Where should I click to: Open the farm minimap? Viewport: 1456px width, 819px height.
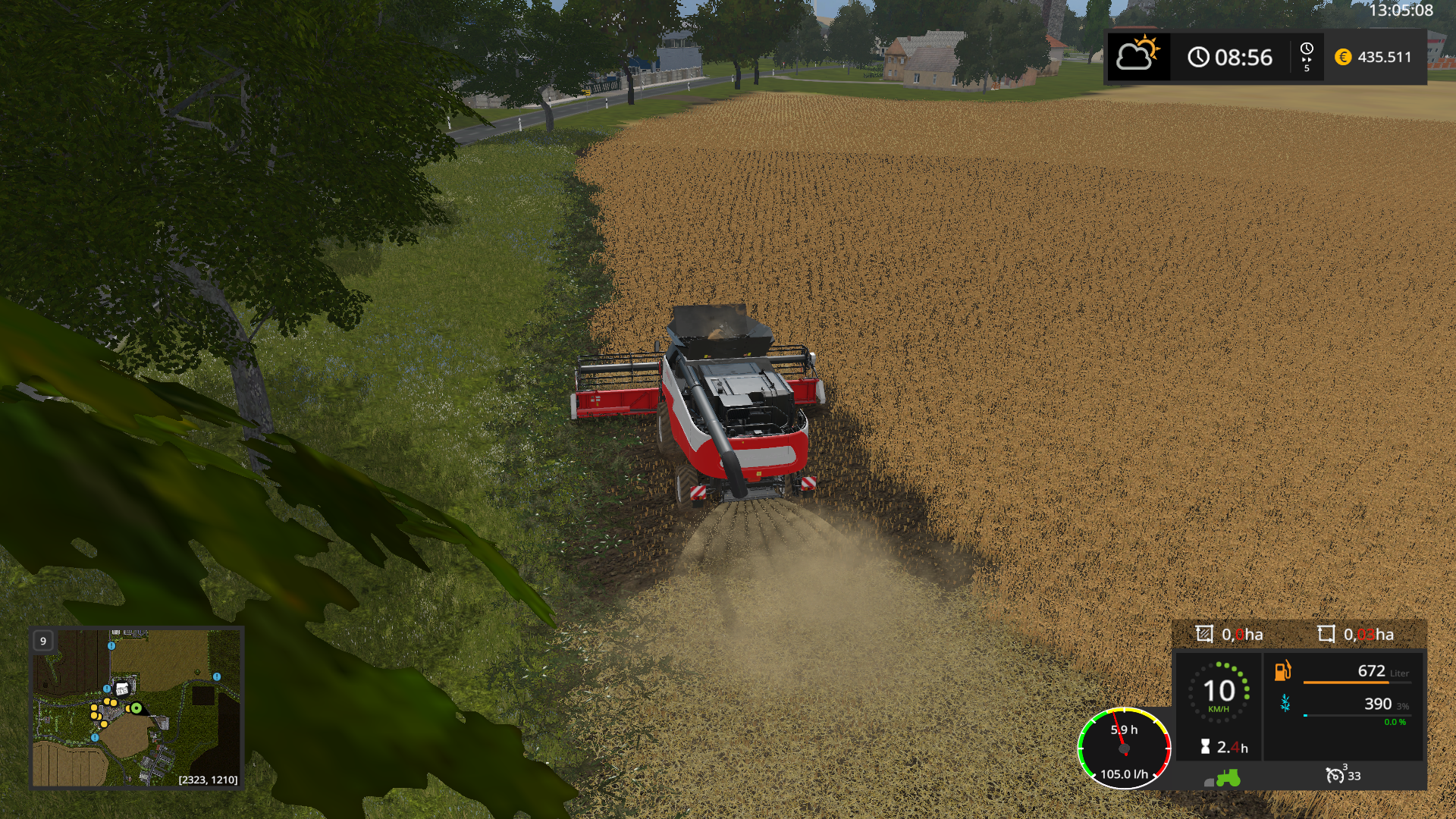click(136, 708)
